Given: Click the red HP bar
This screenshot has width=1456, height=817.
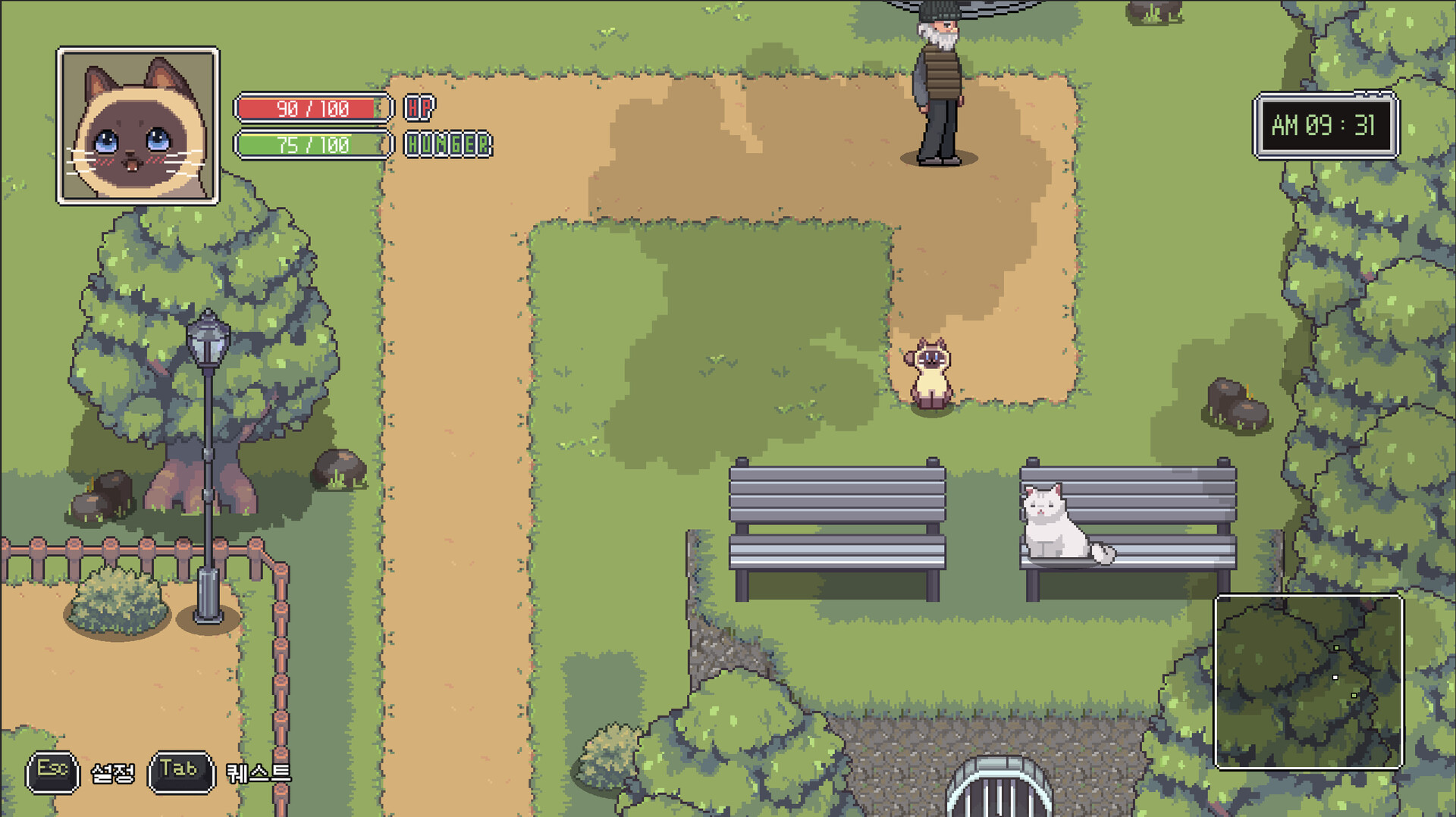Looking at the screenshot, I should point(311,108).
